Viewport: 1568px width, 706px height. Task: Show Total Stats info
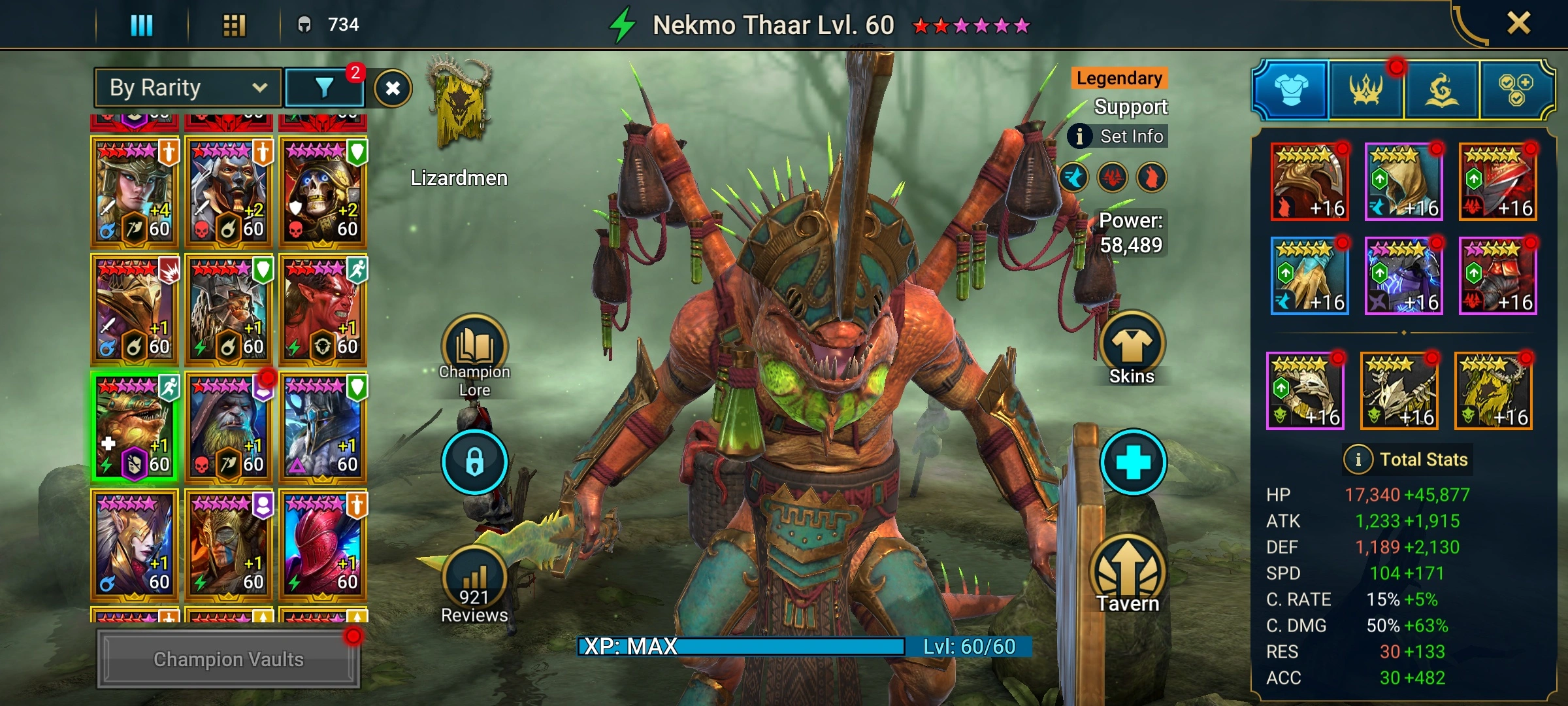point(1407,460)
